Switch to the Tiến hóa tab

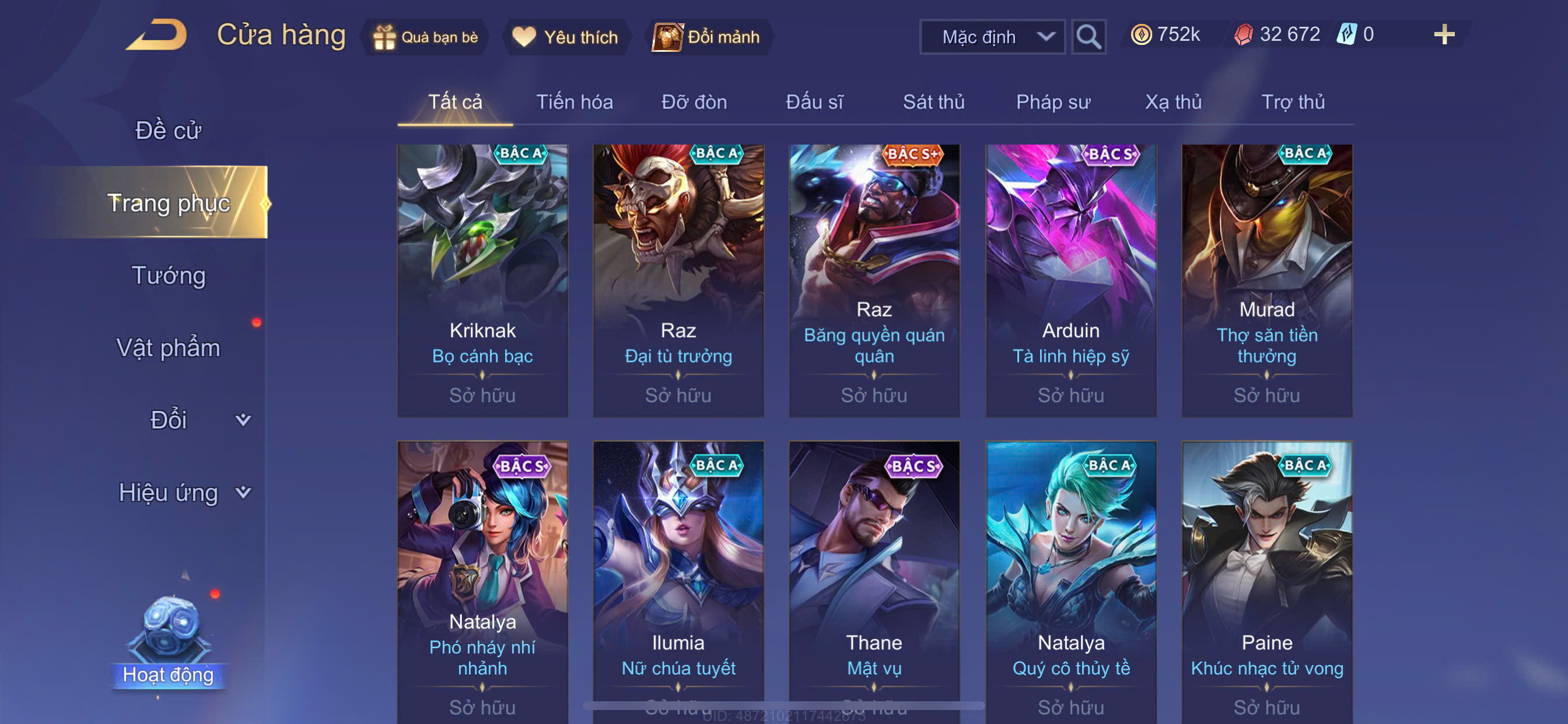click(x=574, y=102)
